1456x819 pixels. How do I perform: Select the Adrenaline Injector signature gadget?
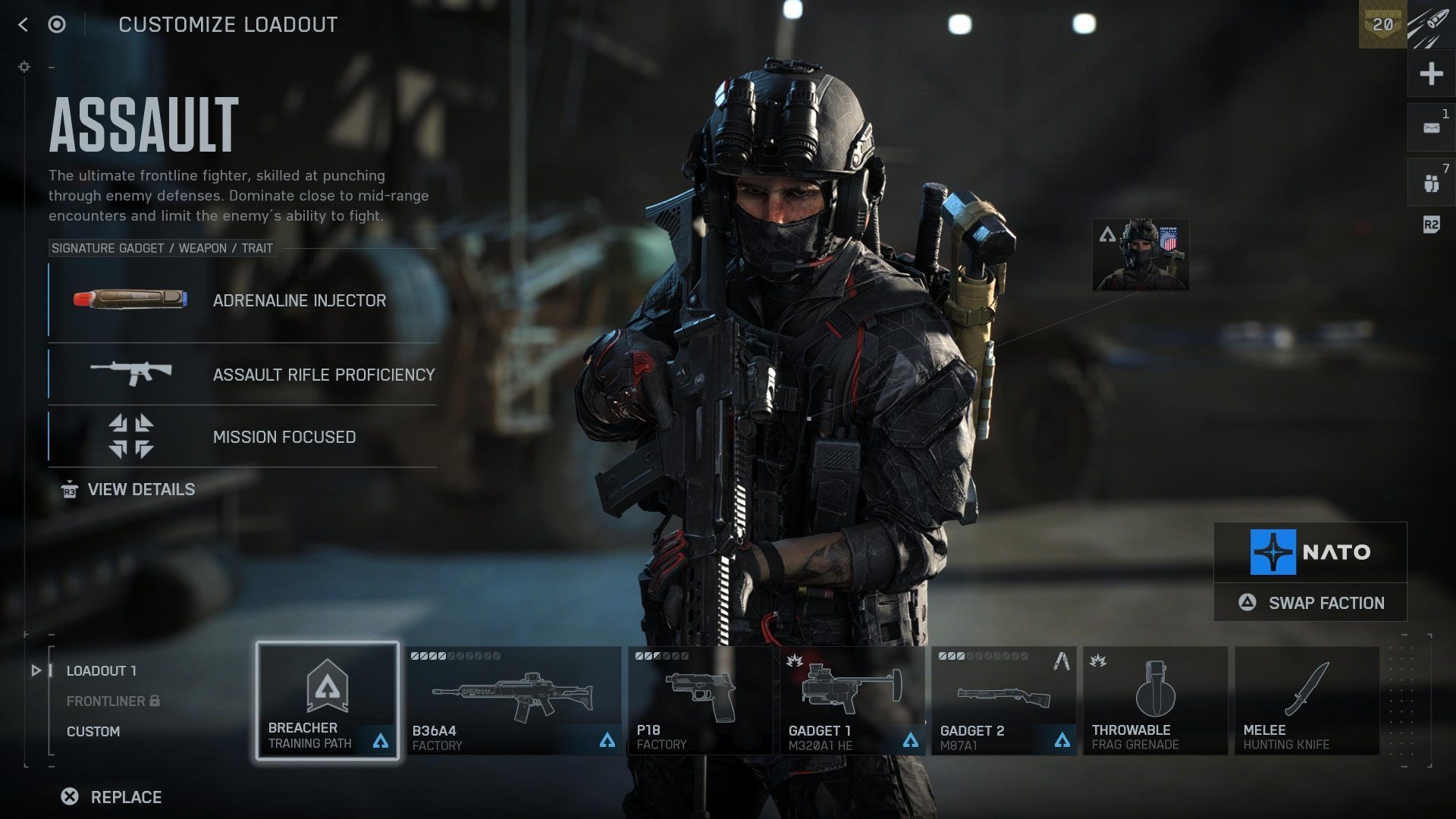point(243,300)
